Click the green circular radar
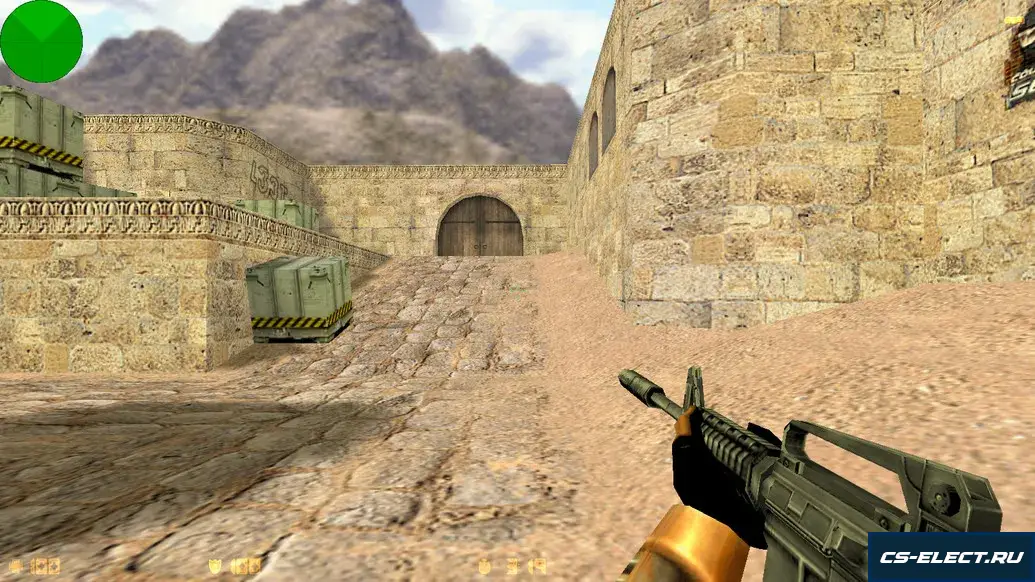 click(41, 41)
